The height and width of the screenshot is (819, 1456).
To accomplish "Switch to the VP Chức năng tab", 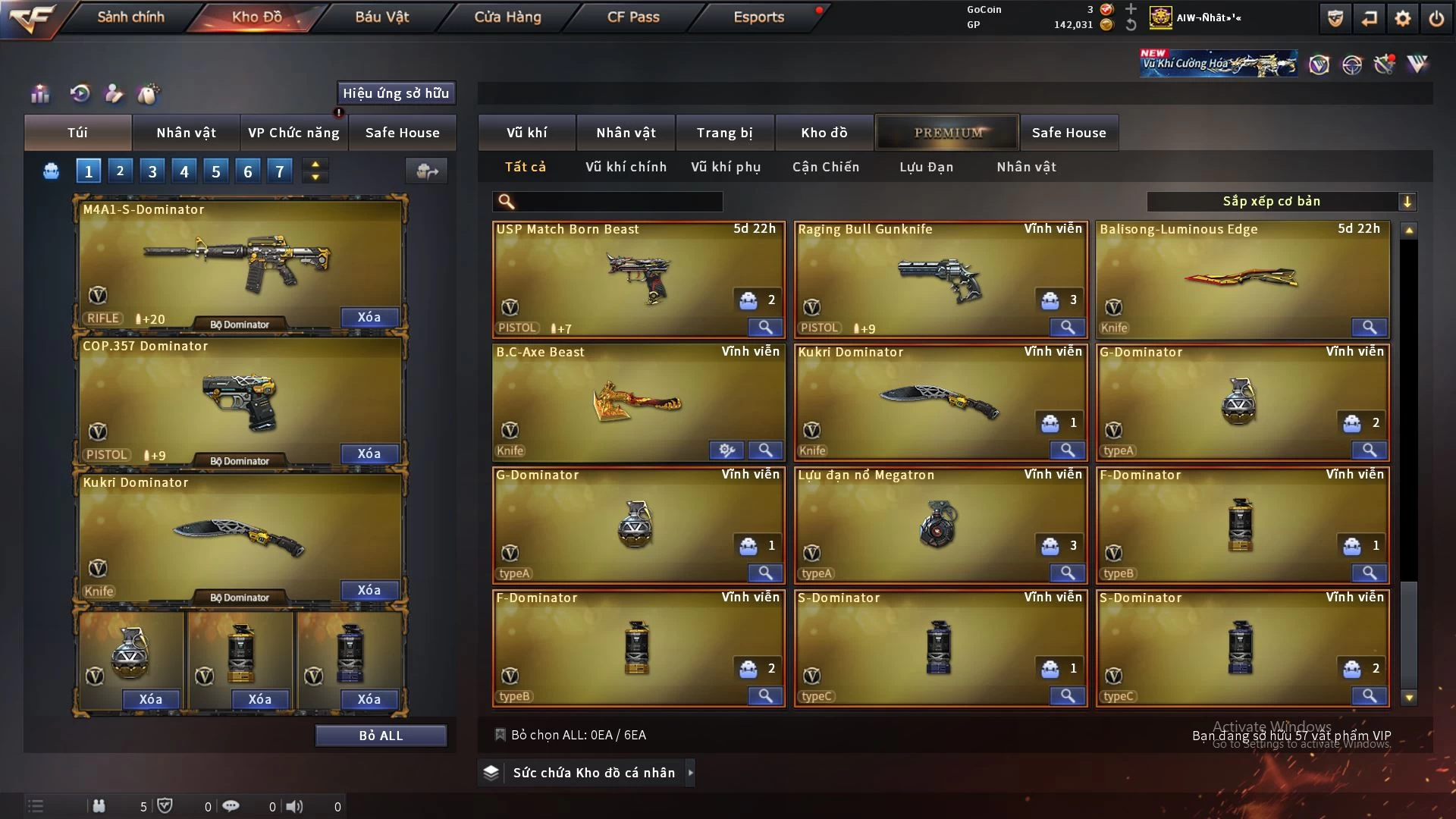I will pos(293,133).
